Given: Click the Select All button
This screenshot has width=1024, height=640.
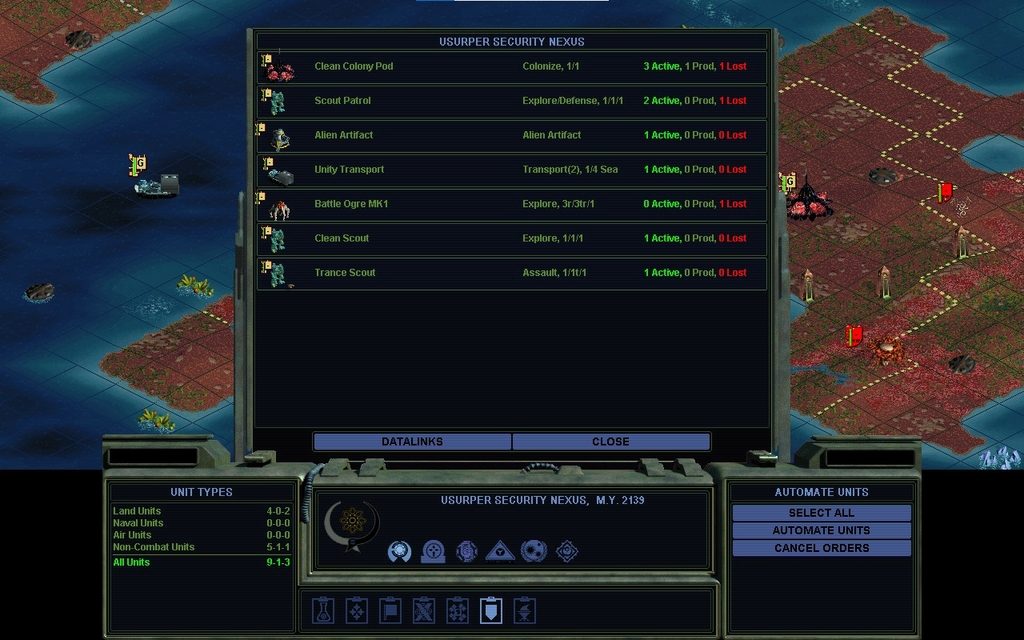Looking at the screenshot, I should pyautogui.click(x=821, y=513).
